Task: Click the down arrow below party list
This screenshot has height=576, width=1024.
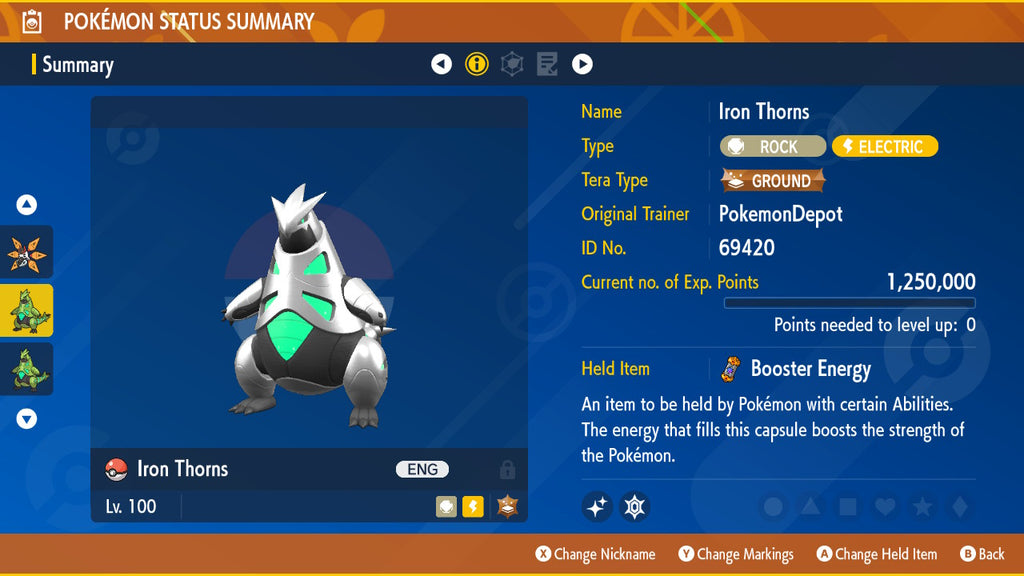Action: click(x=27, y=419)
